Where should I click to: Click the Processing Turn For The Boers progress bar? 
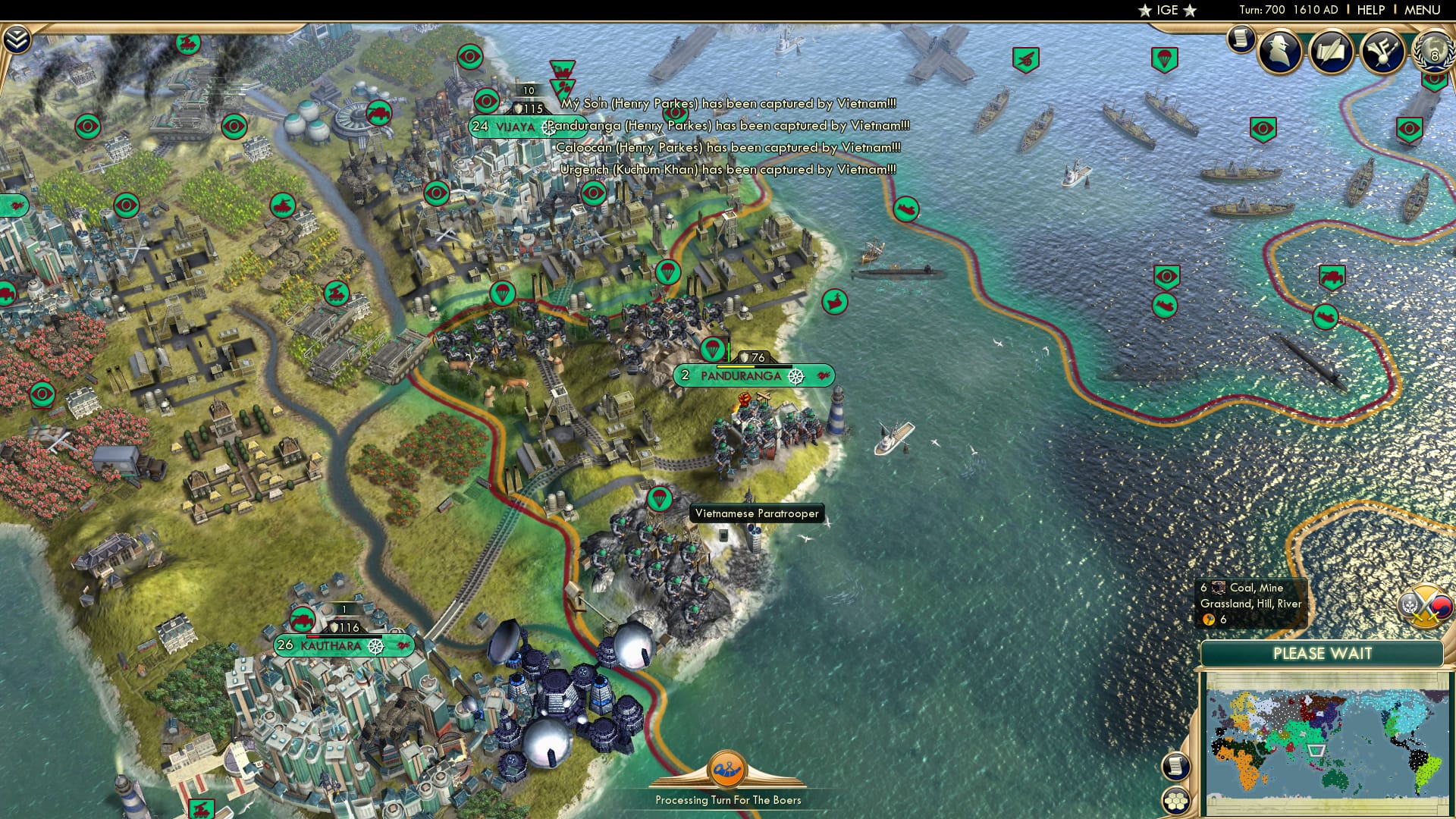coord(730,798)
